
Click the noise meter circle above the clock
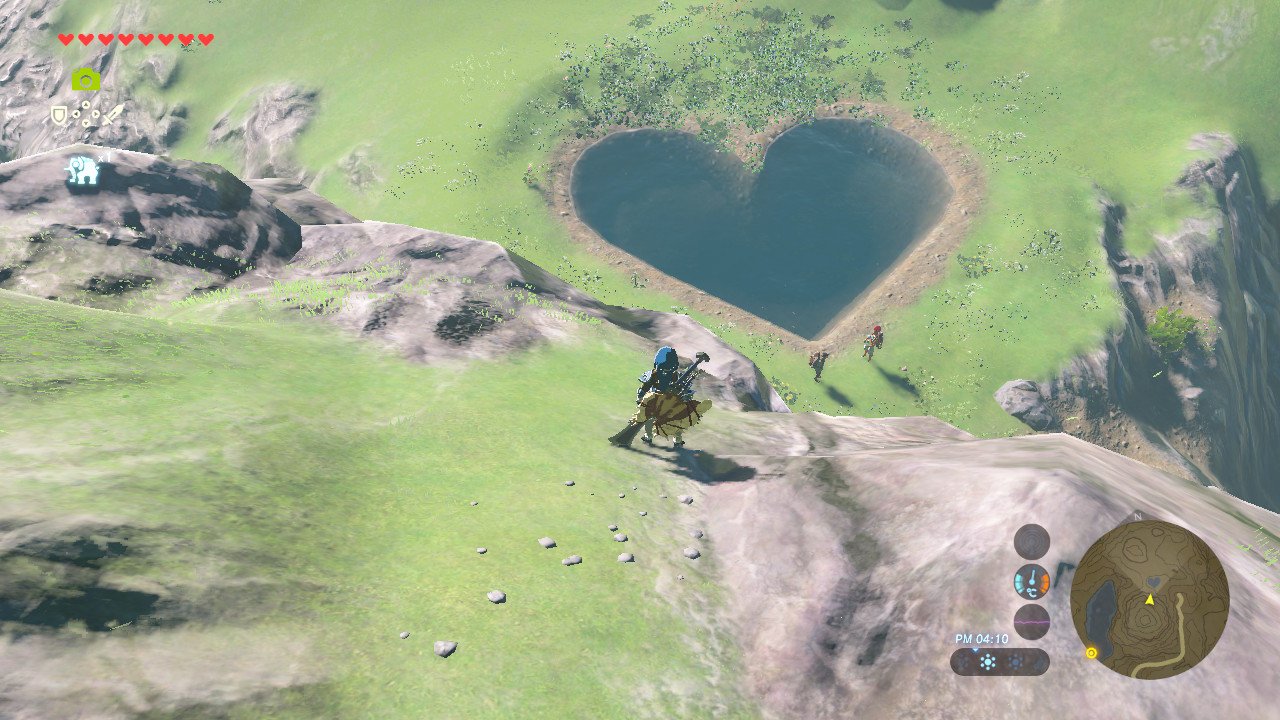pyautogui.click(x=1031, y=620)
